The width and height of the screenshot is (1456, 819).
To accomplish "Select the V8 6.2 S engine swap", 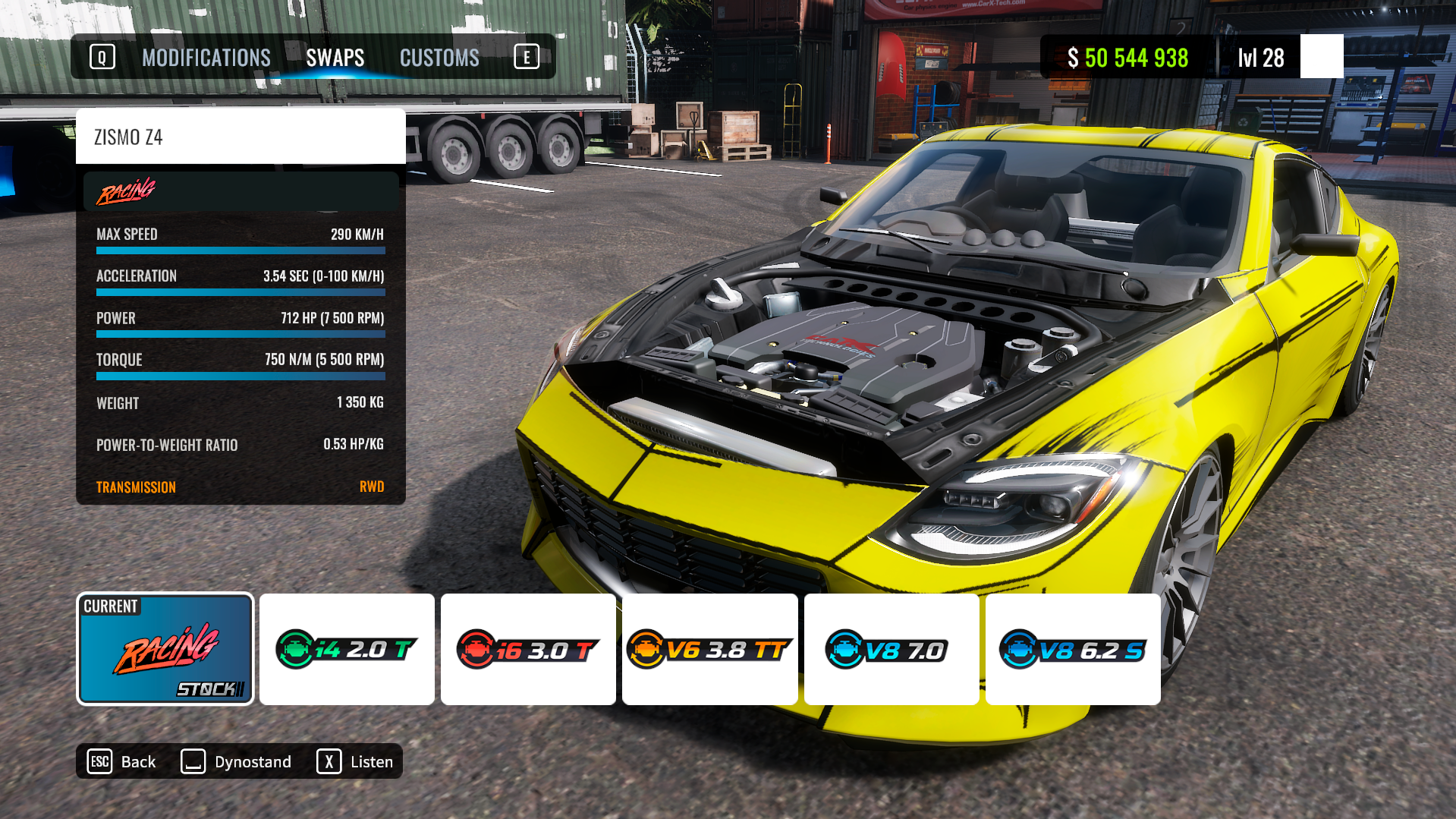I will pos(1072,649).
